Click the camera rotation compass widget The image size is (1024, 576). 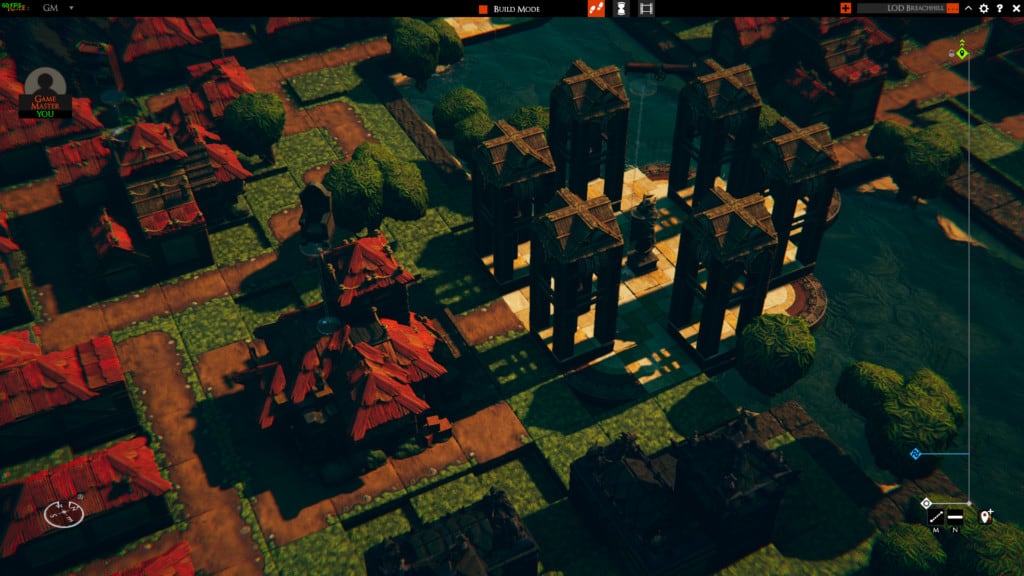(x=64, y=513)
